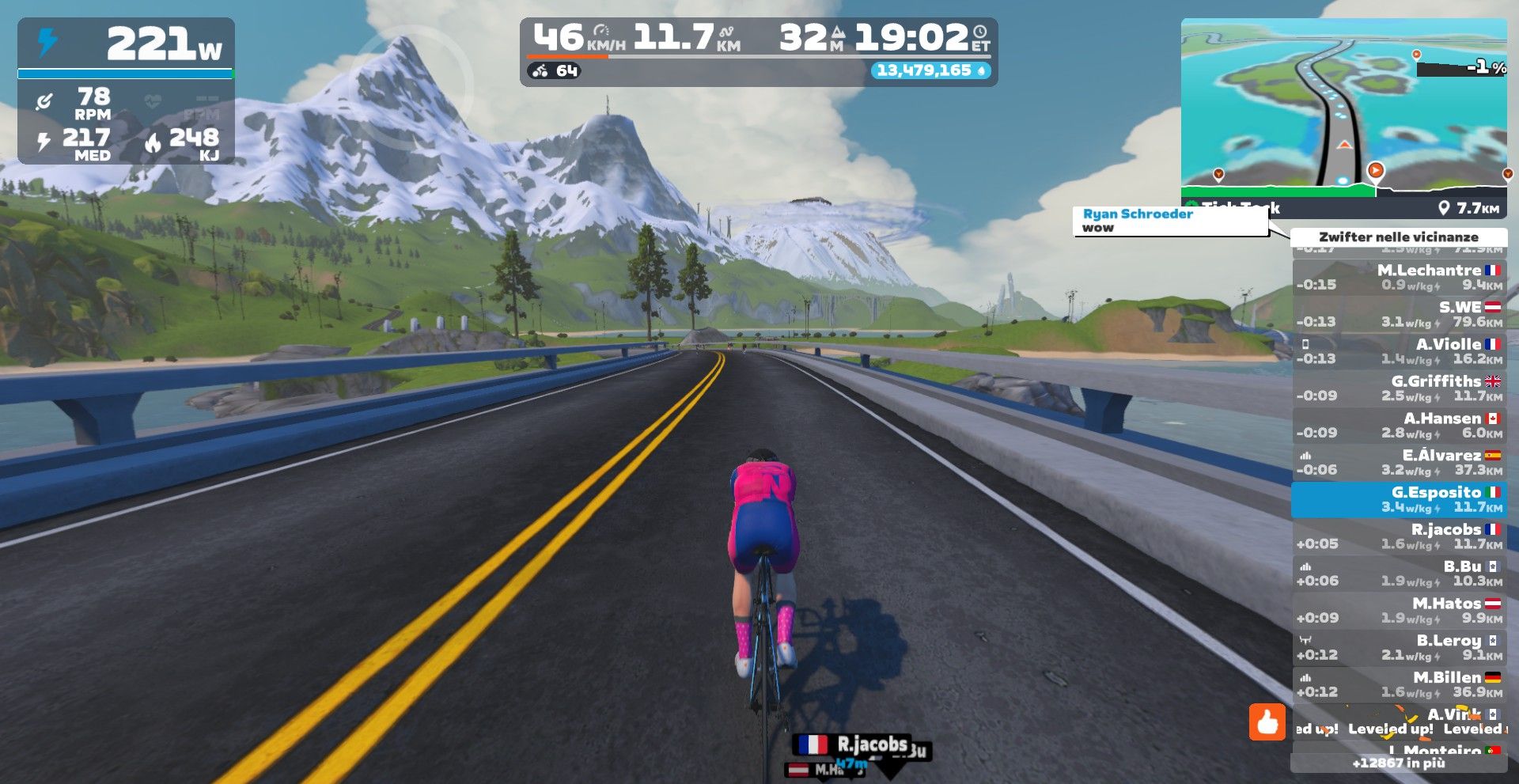Image resolution: width=1519 pixels, height=784 pixels.
Task: Click the Zwifter nelle vicinanze header
Action: click(x=1398, y=237)
